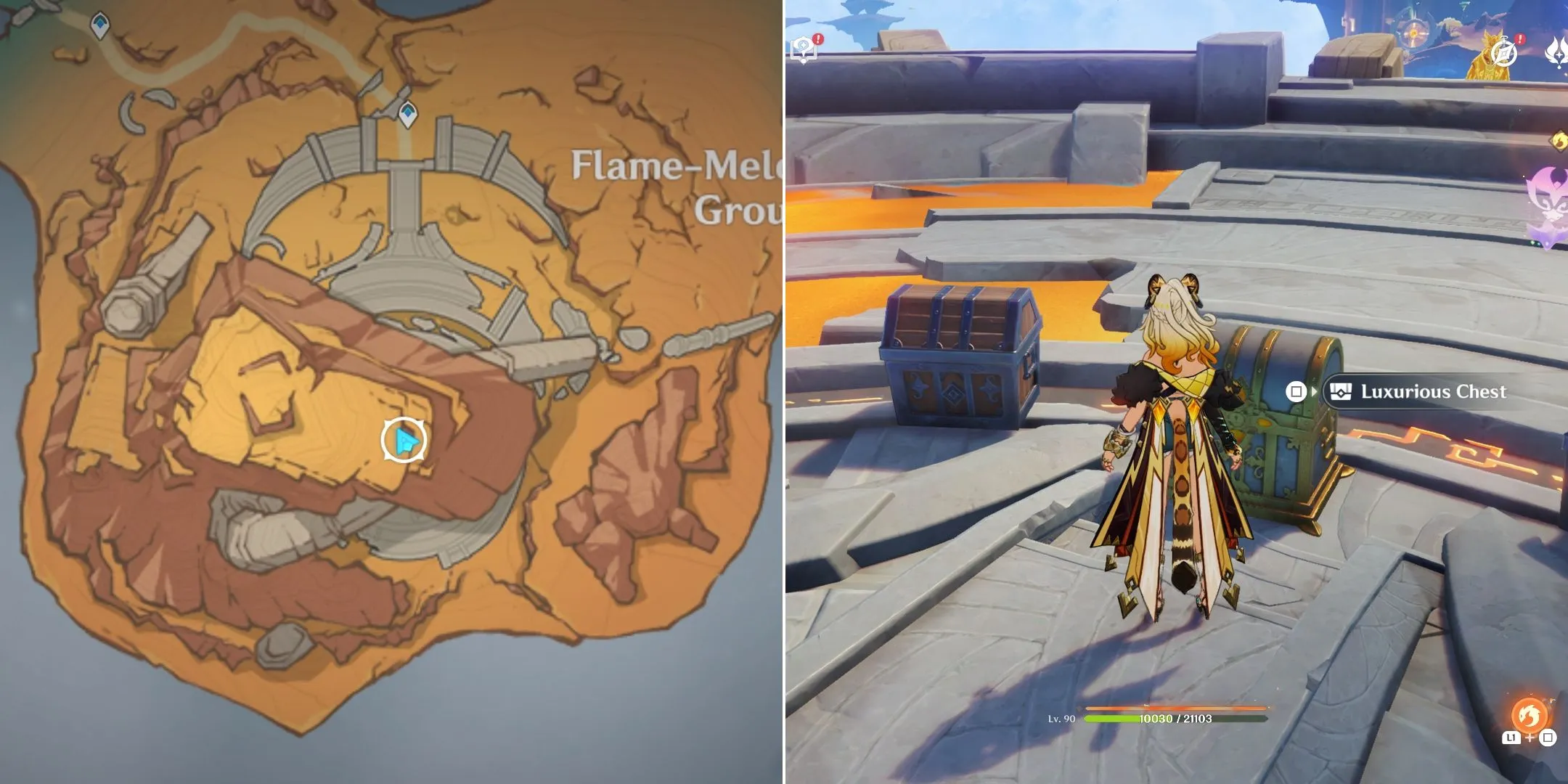Click the distant golden shrine structure marker
The image size is (1568, 784).
pyautogui.click(x=1413, y=33)
